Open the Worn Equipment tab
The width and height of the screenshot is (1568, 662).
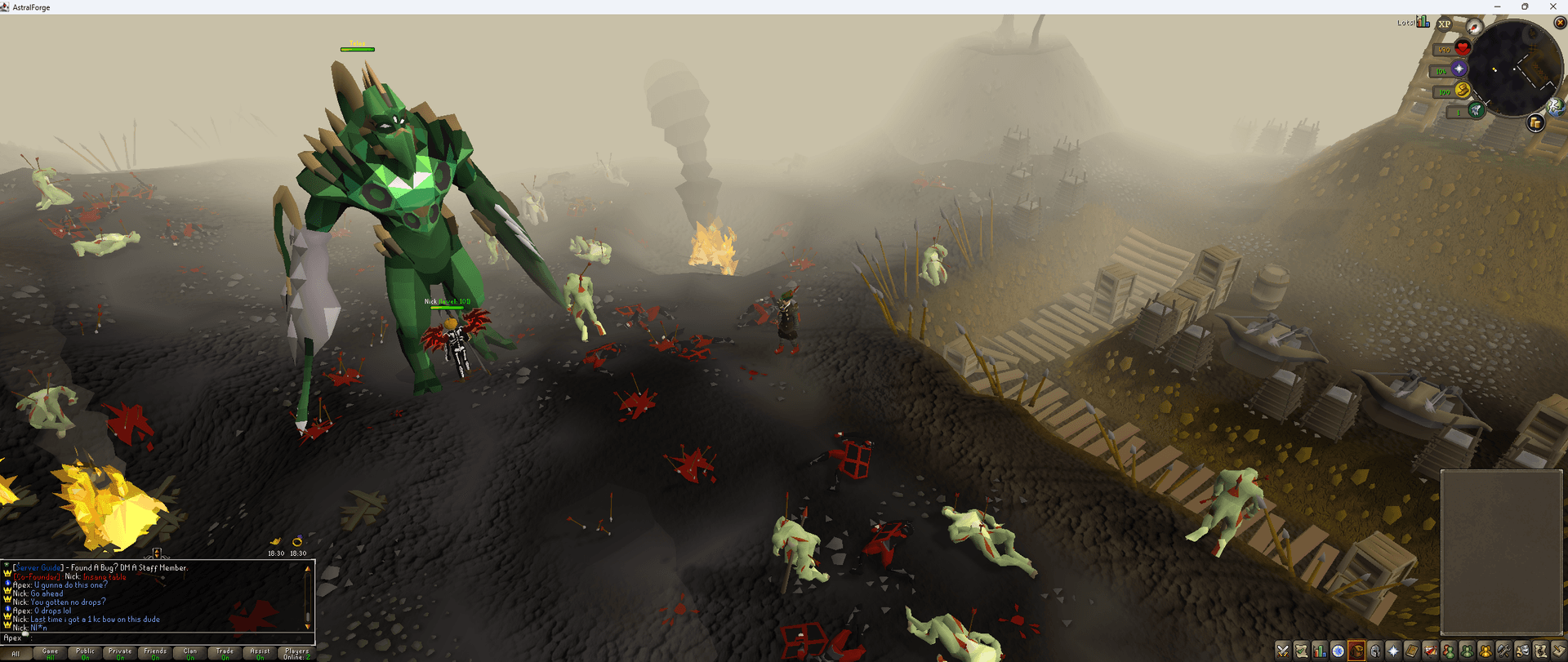(1374, 650)
